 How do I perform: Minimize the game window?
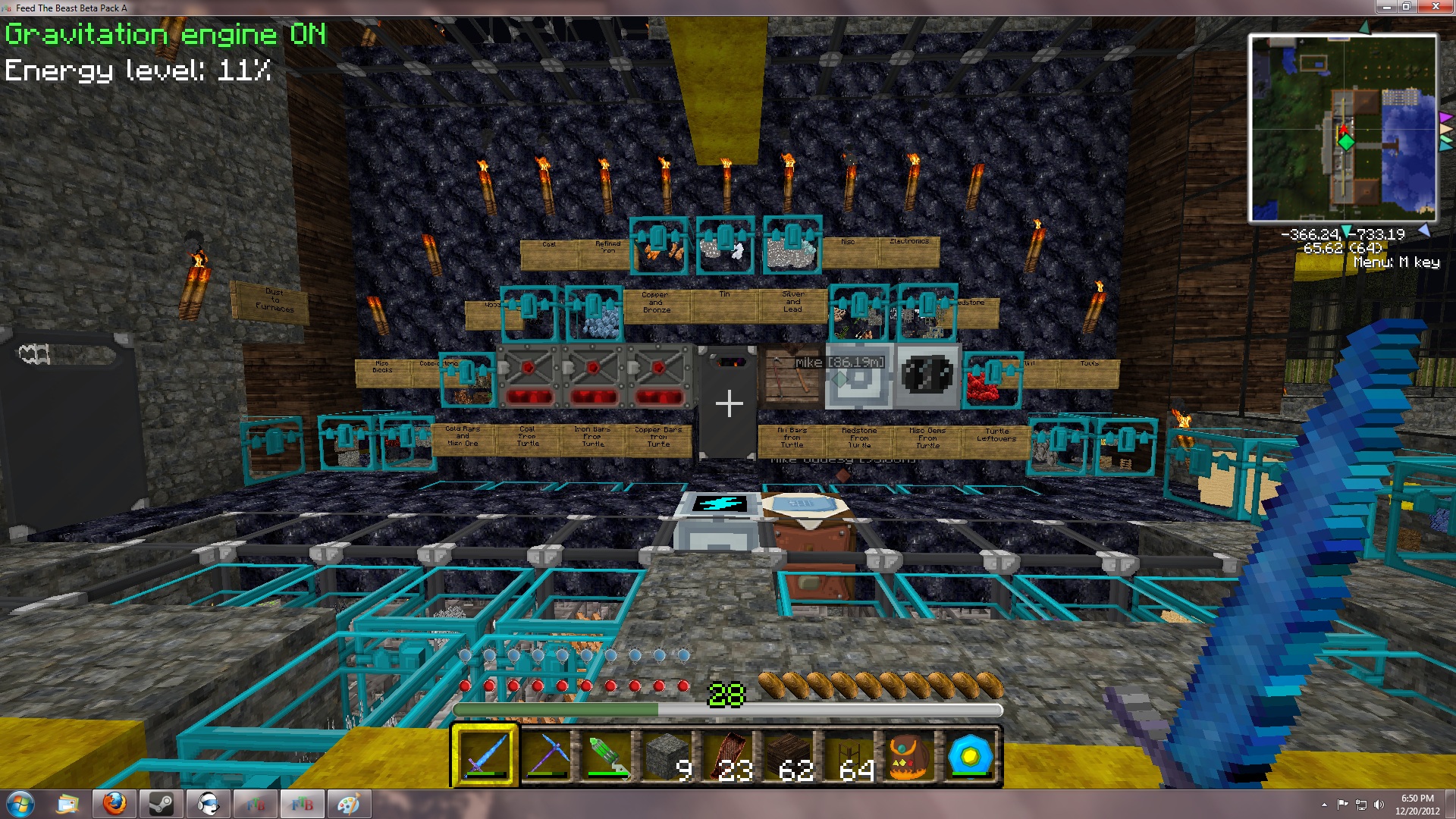click(1387, 7)
